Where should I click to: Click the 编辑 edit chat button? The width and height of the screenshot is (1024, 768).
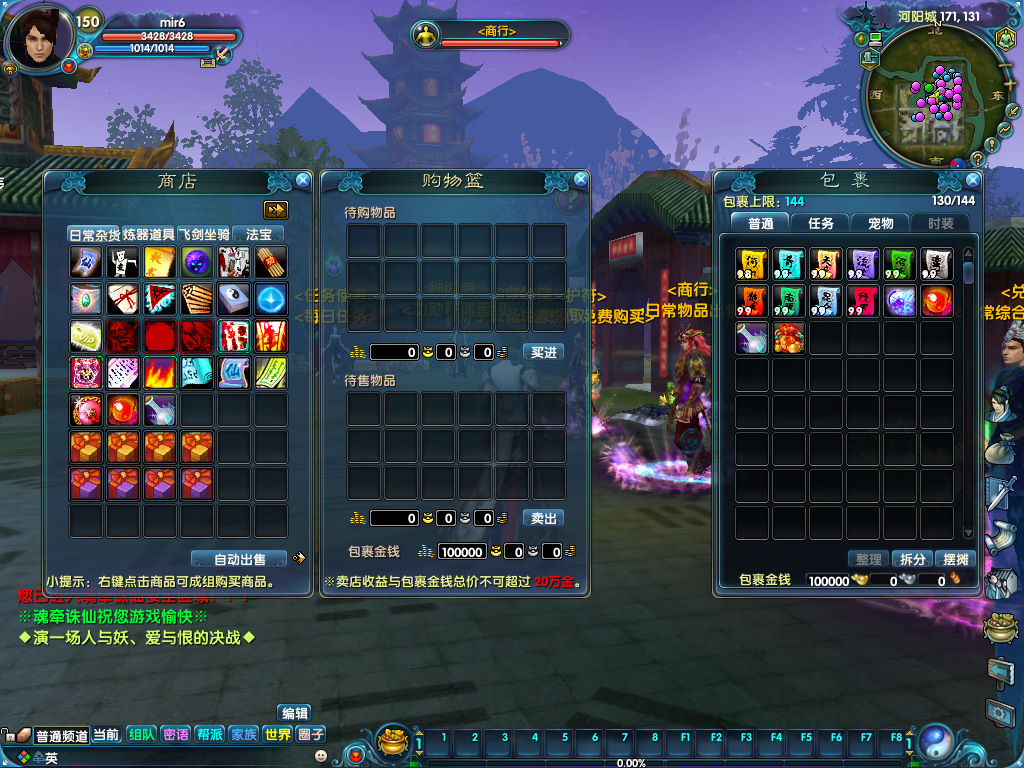295,713
